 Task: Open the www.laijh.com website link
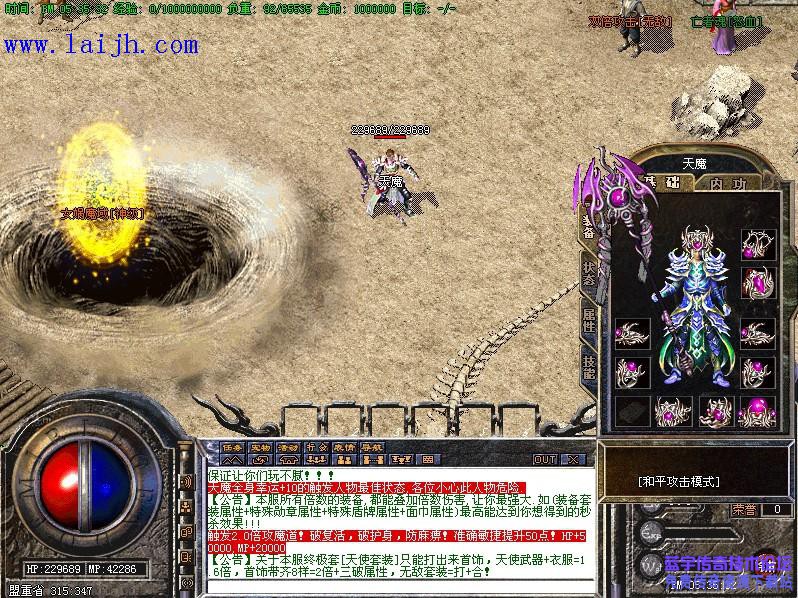[101, 45]
